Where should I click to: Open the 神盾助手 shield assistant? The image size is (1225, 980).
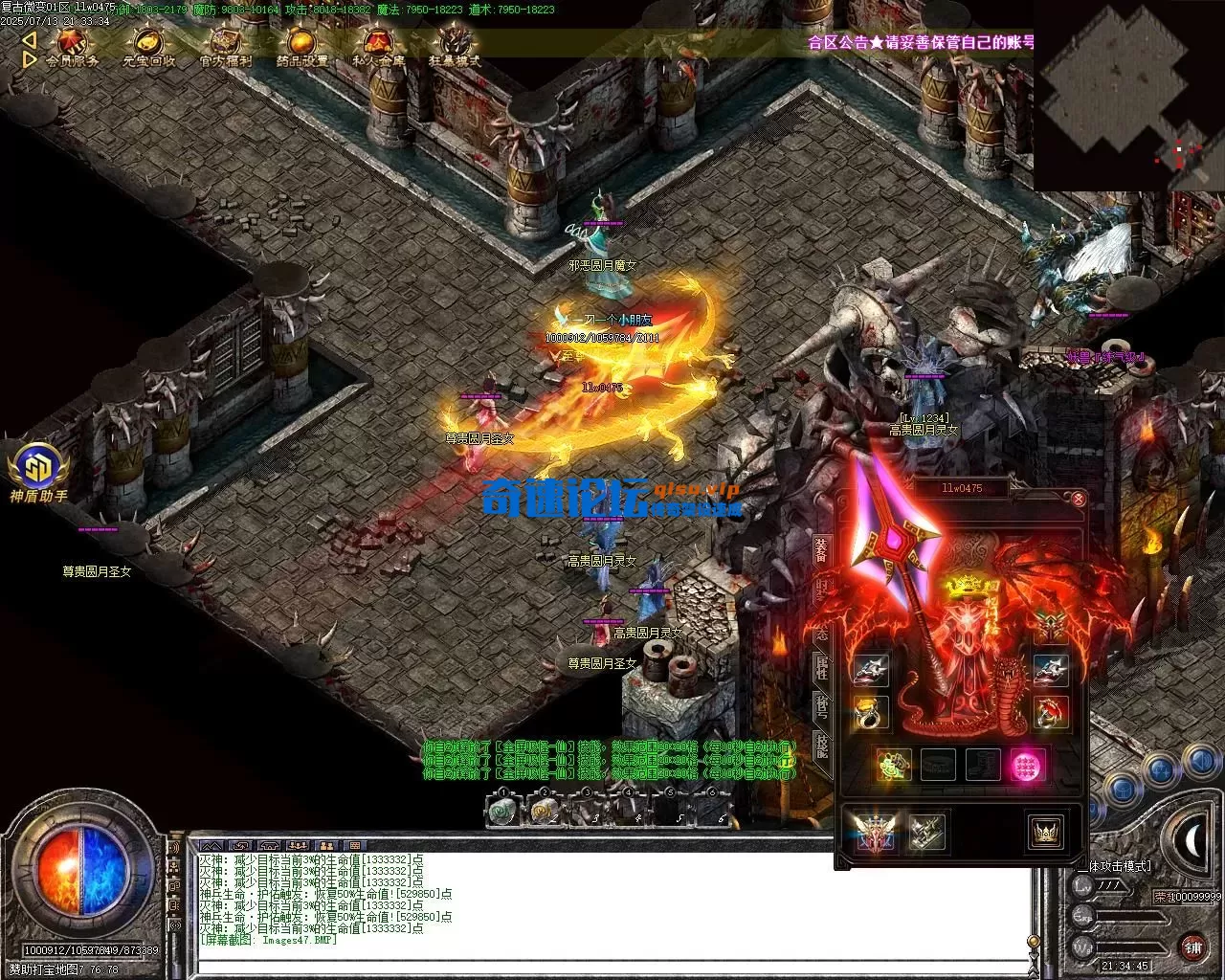[38, 469]
